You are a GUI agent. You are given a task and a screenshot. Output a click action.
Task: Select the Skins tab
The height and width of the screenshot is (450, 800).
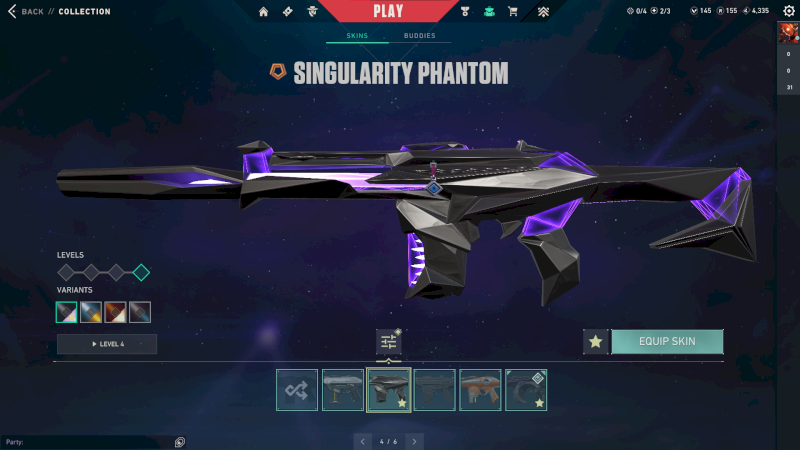point(357,36)
